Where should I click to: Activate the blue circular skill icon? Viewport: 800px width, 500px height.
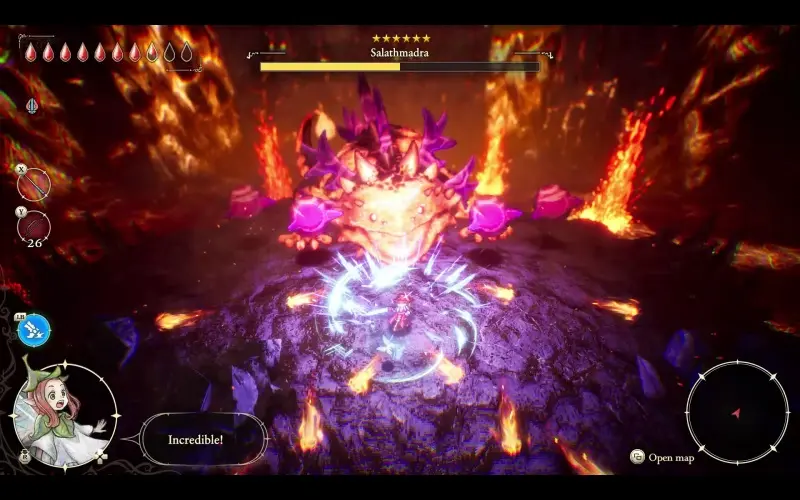coord(34,331)
